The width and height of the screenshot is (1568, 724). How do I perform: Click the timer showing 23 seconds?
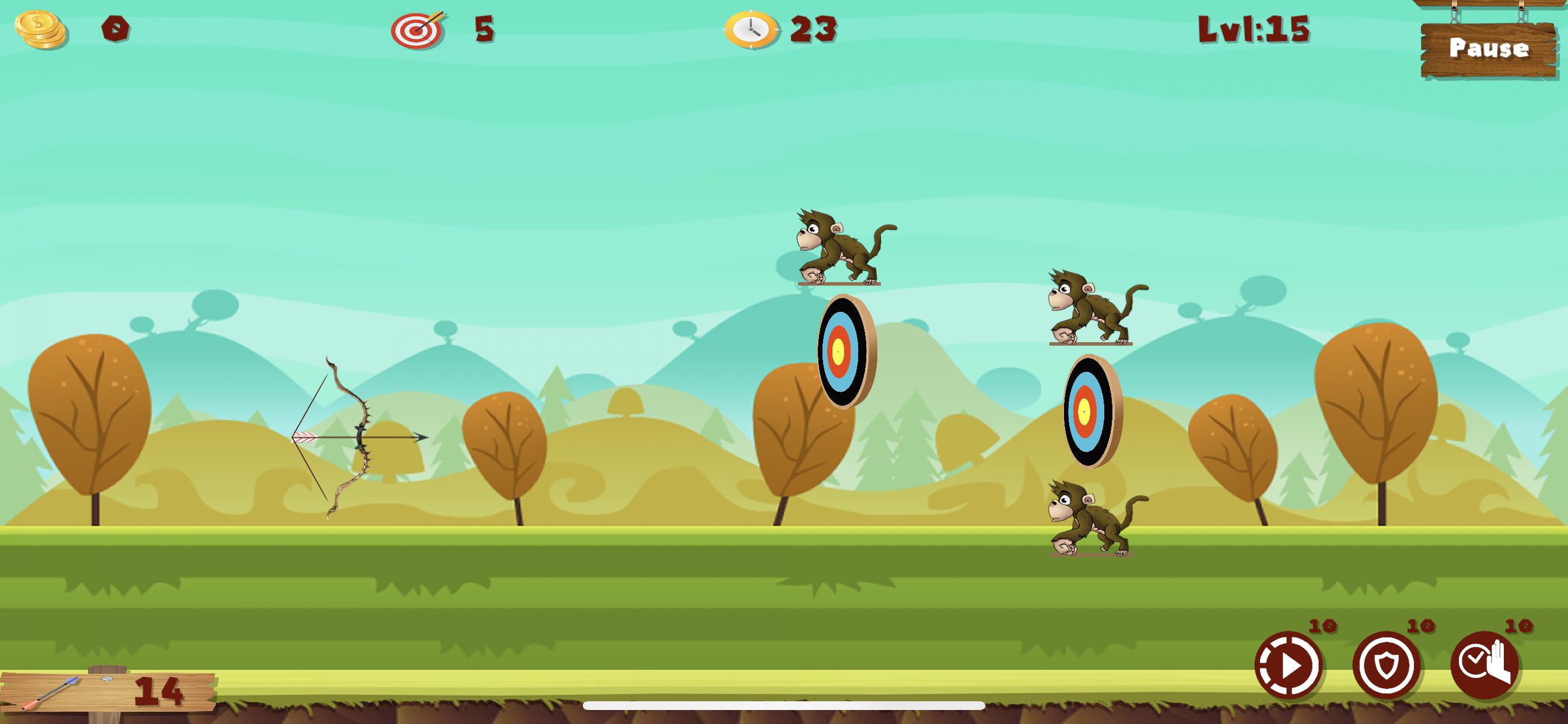814,29
